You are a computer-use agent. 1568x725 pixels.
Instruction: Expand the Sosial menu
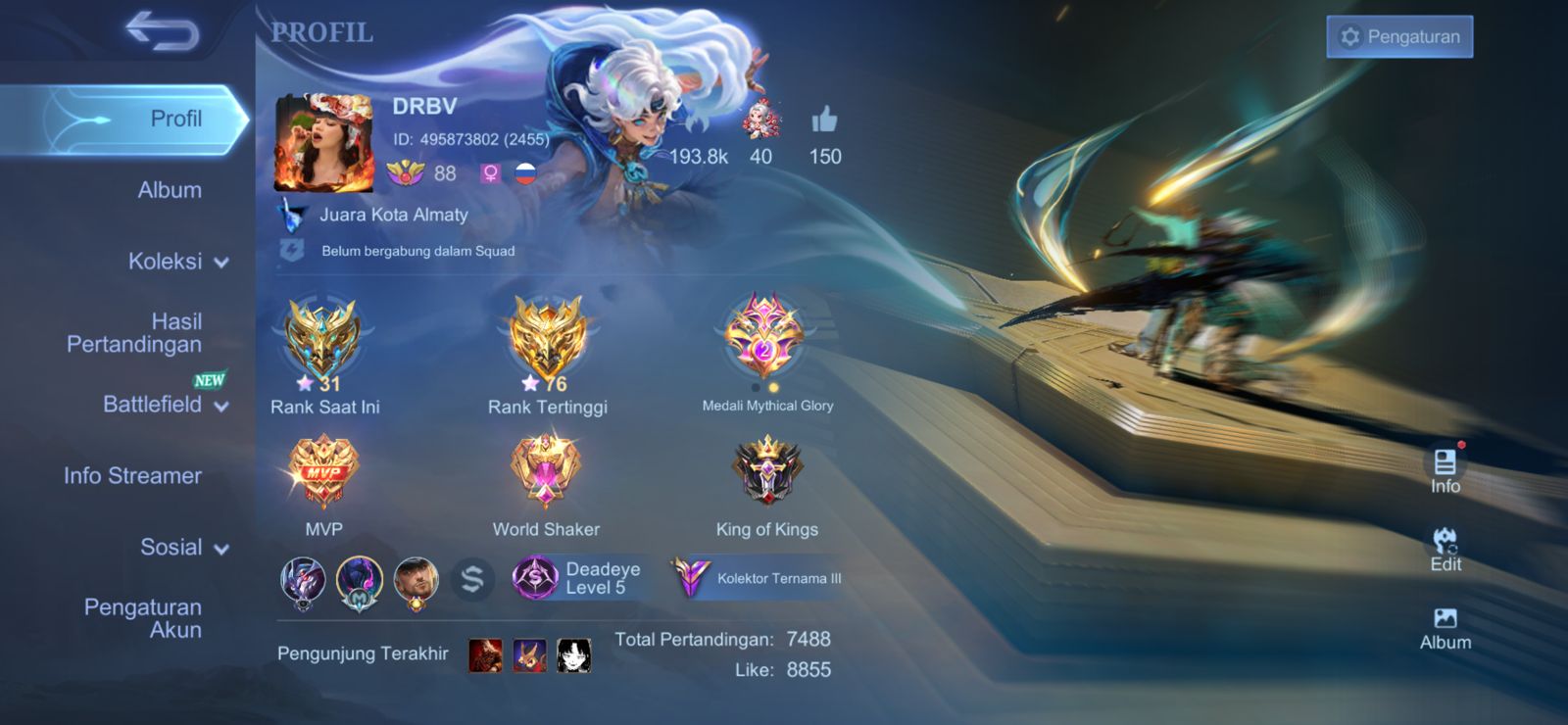click(183, 548)
